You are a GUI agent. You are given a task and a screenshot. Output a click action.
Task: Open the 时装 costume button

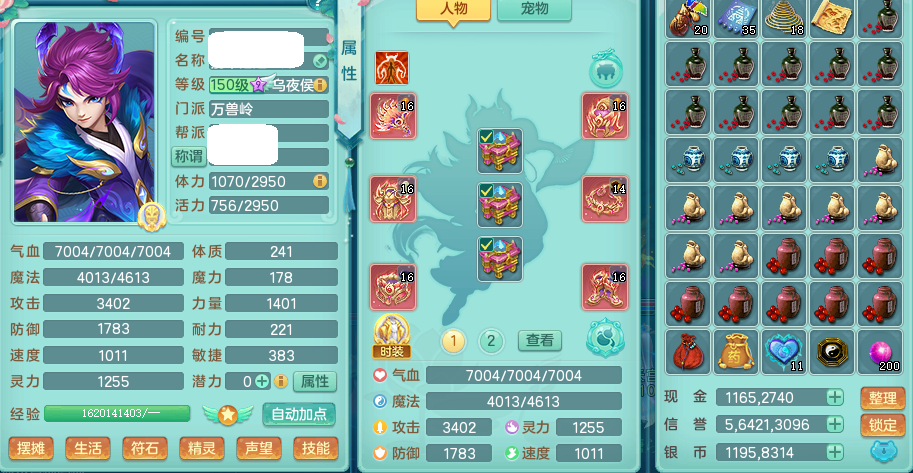tap(392, 334)
